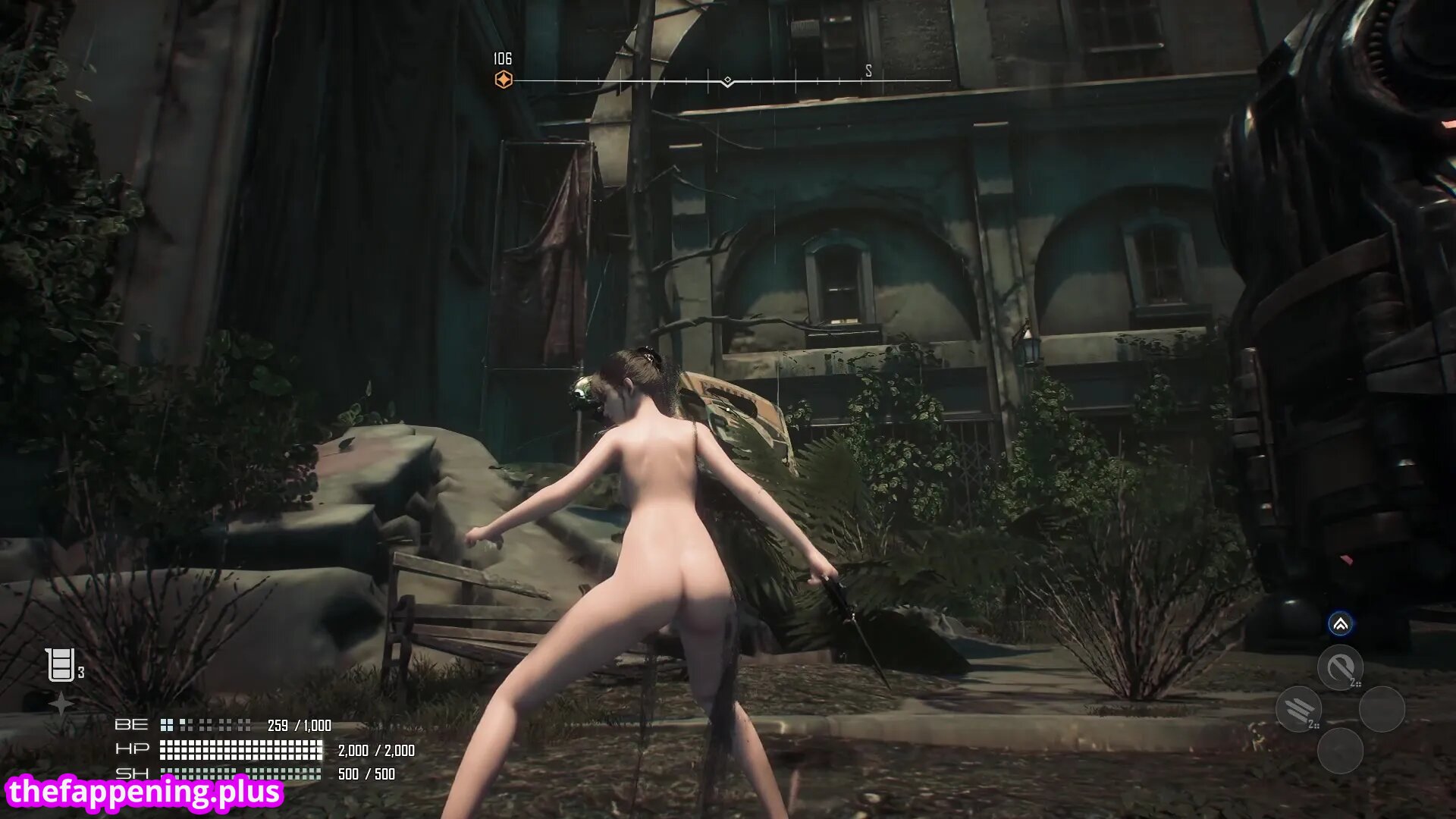Click the orange objective marker on the compass

click(504, 80)
